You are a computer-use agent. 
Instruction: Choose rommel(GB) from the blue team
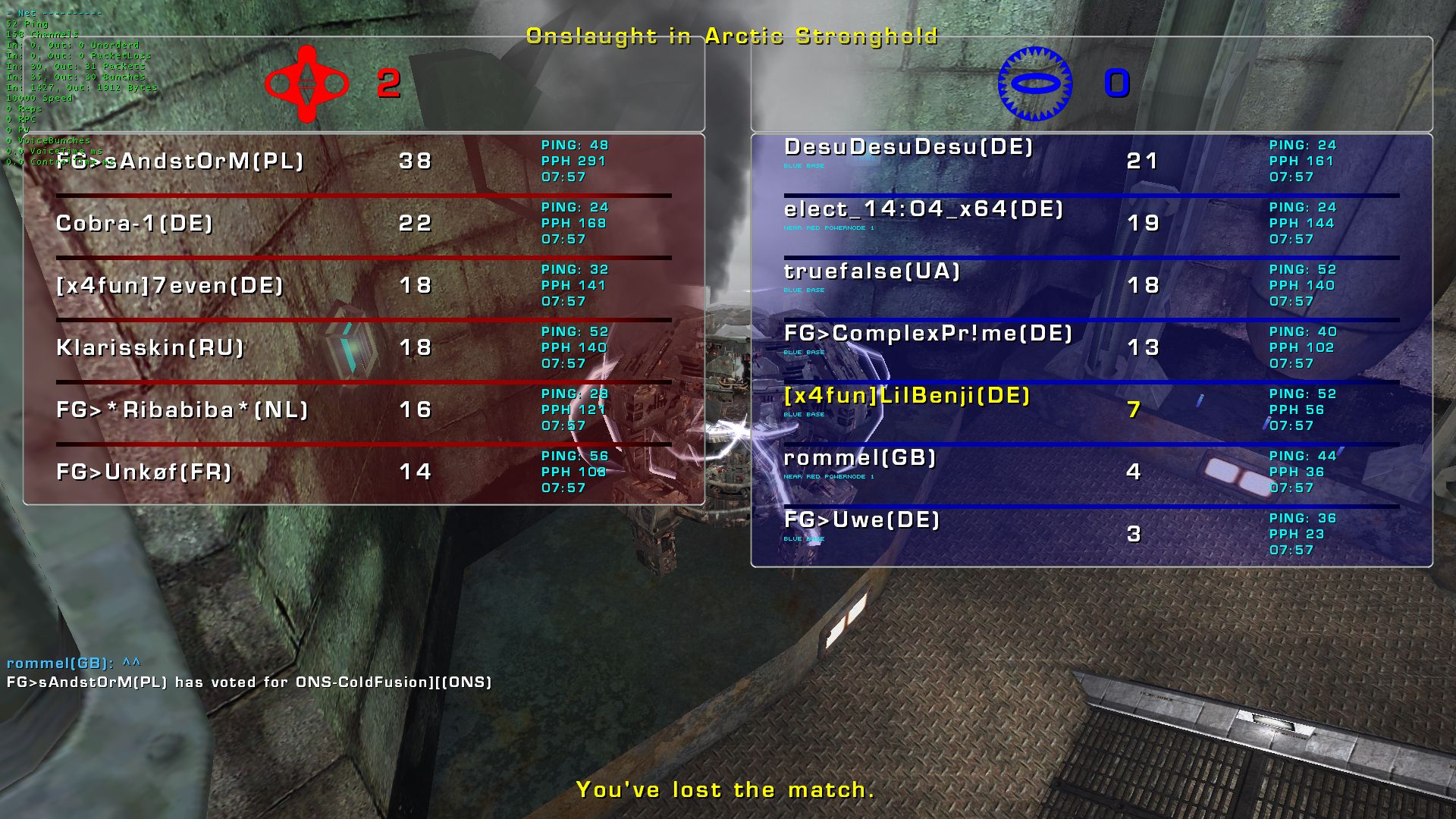860,458
